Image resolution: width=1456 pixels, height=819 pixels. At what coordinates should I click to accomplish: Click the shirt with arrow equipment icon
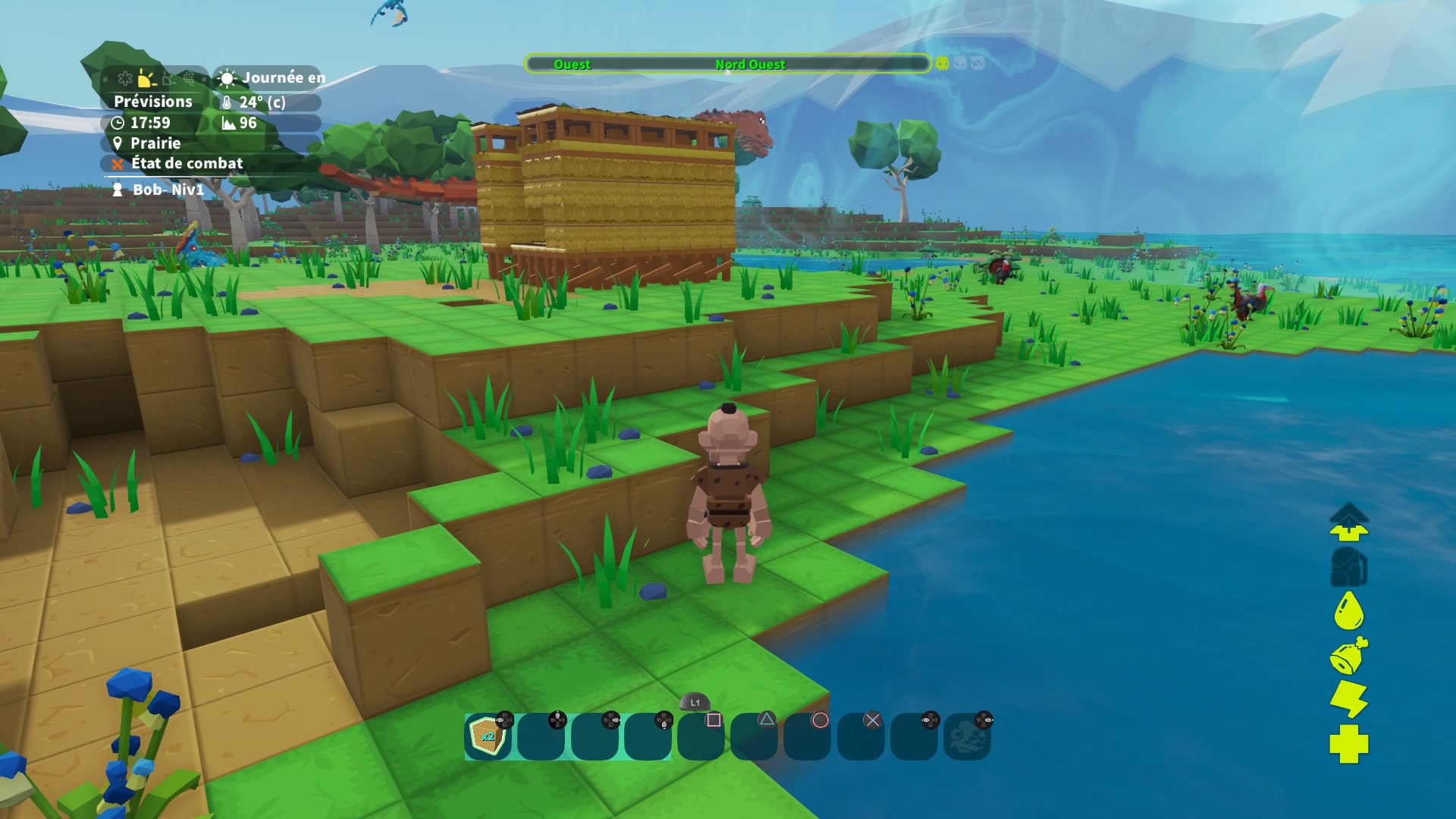click(x=1348, y=522)
